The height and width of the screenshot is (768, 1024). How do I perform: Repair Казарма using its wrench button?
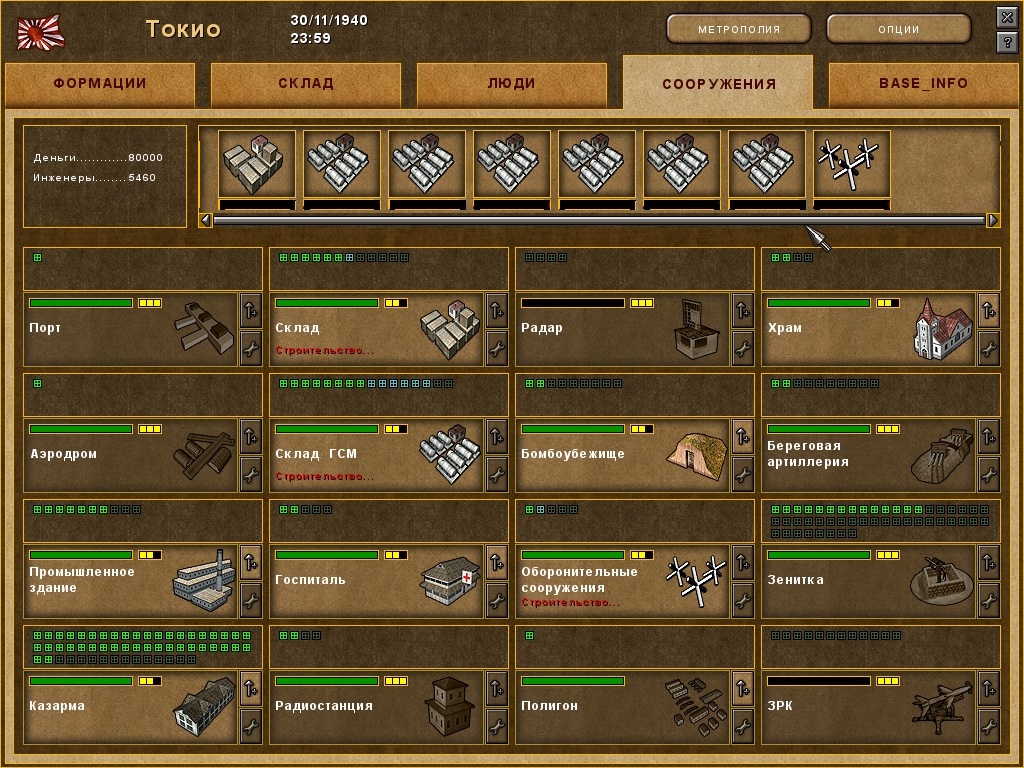(x=251, y=725)
